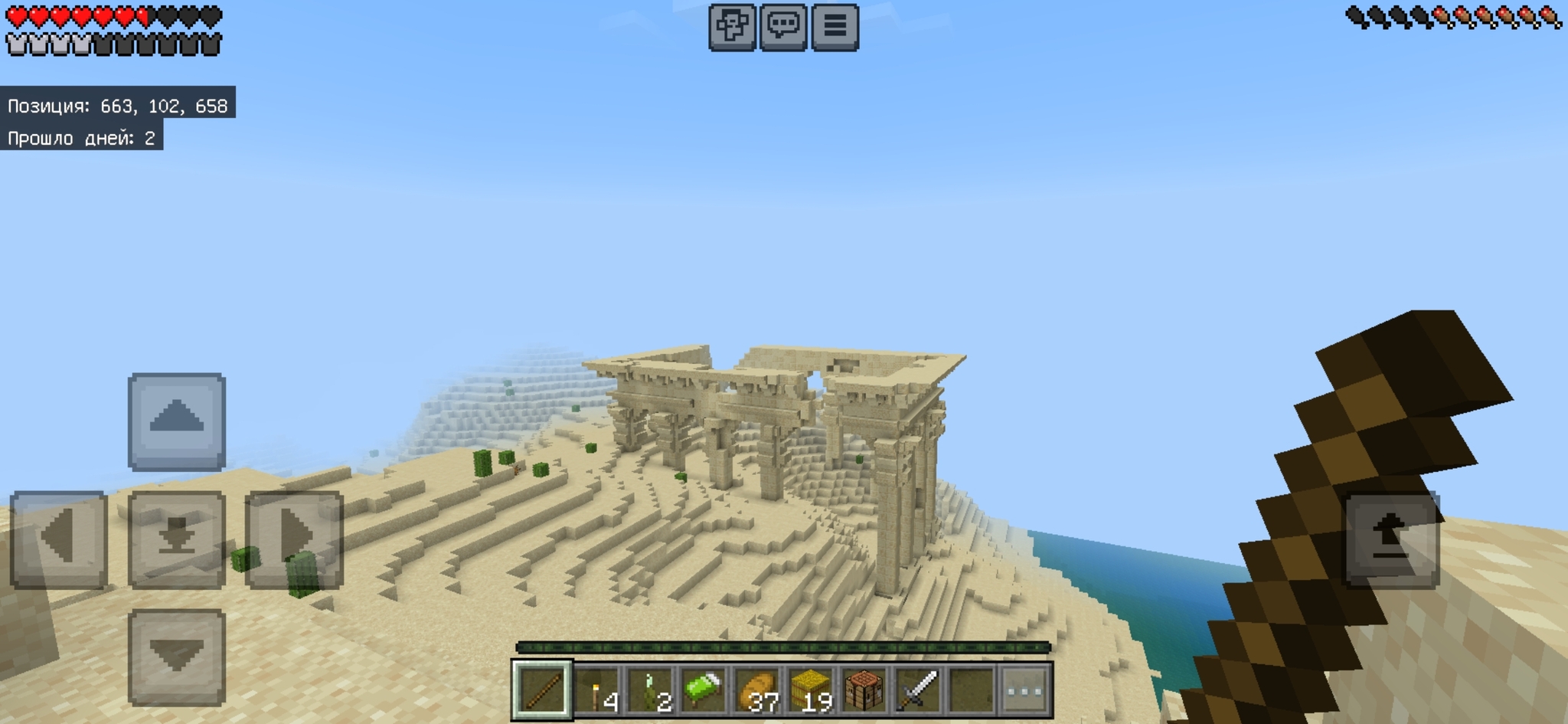Tap the move backward arrow

tap(177, 657)
